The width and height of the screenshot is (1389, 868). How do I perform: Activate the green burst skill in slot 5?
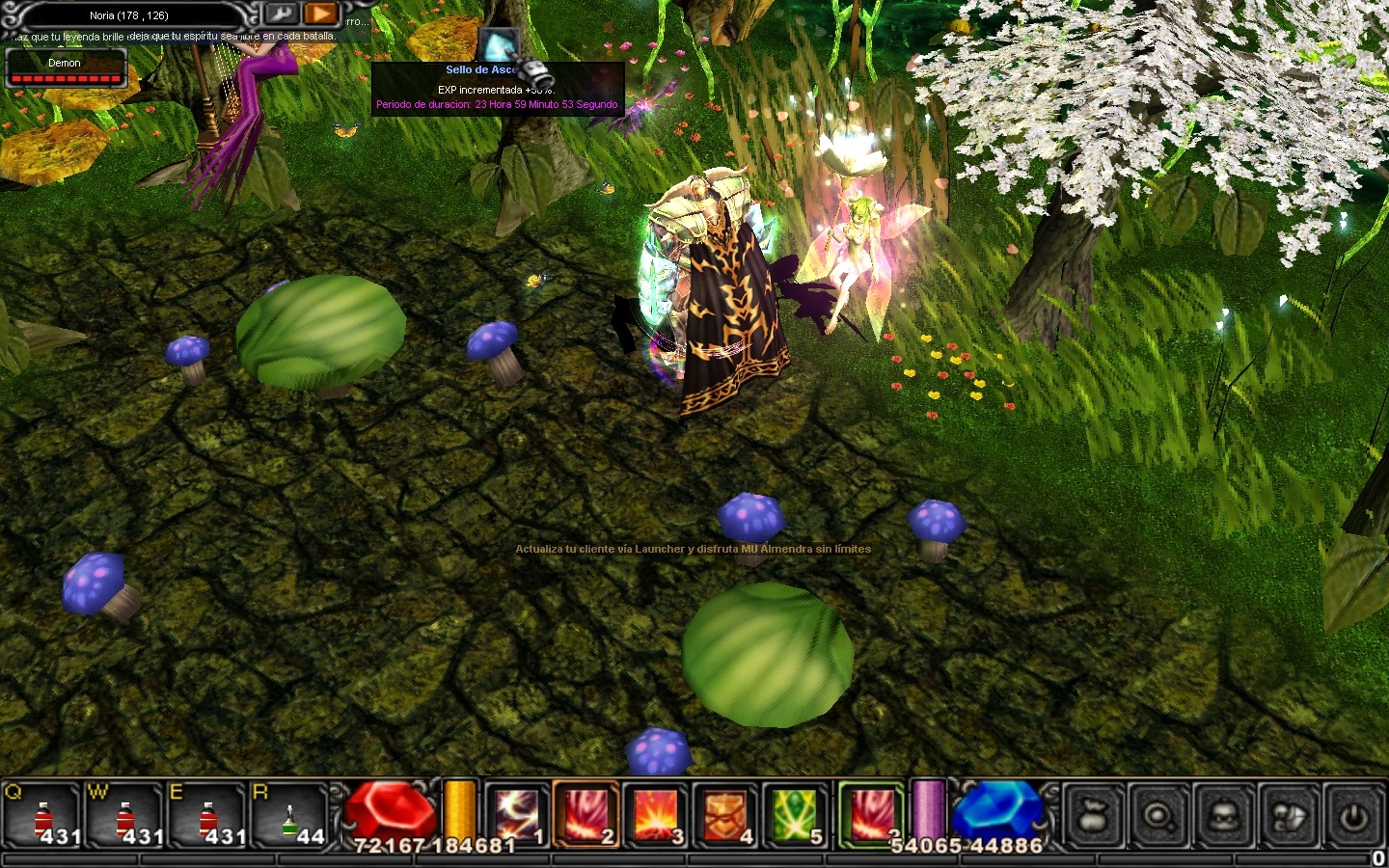[795, 815]
